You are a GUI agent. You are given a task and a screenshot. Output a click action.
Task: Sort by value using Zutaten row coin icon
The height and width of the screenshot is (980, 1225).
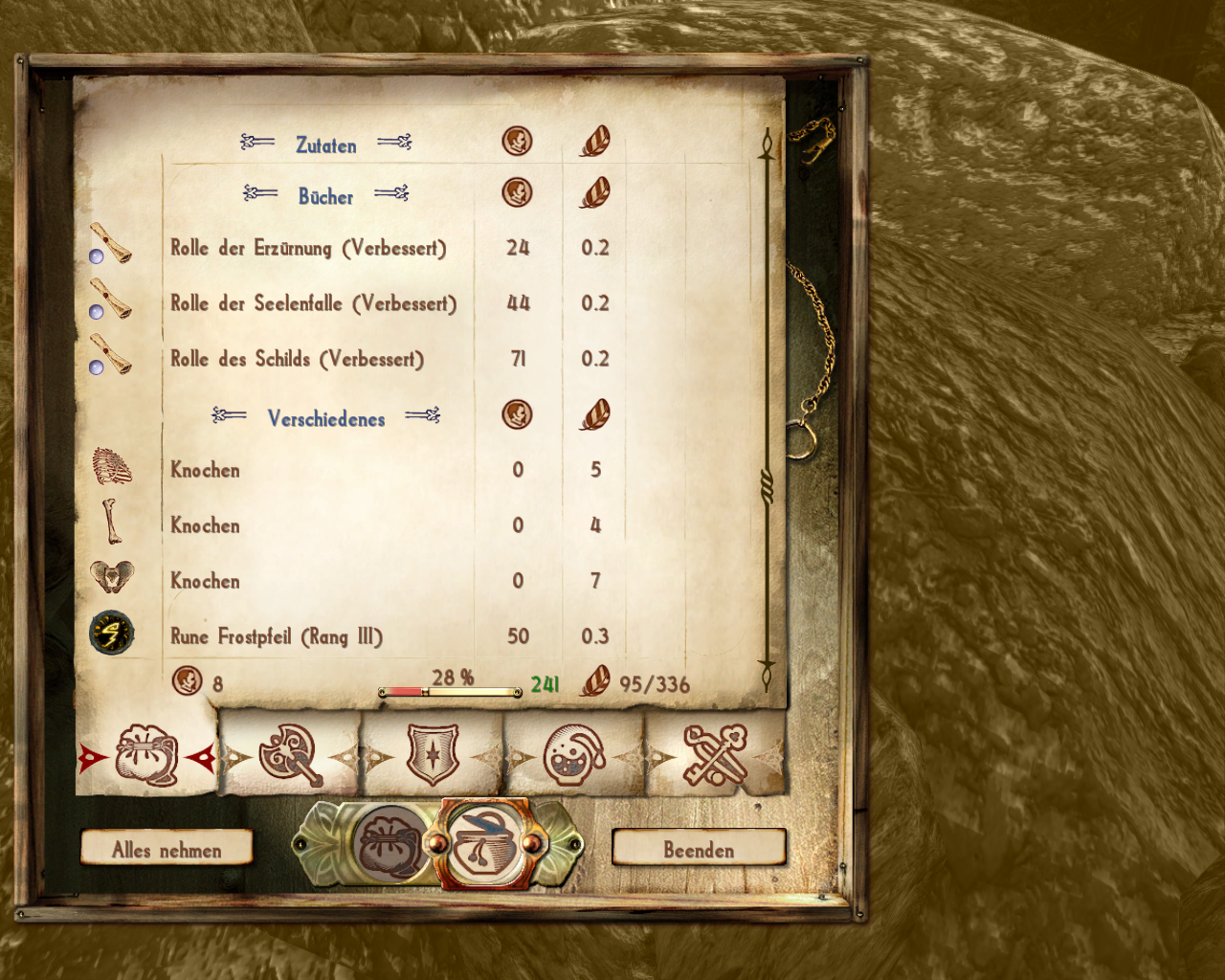517,142
